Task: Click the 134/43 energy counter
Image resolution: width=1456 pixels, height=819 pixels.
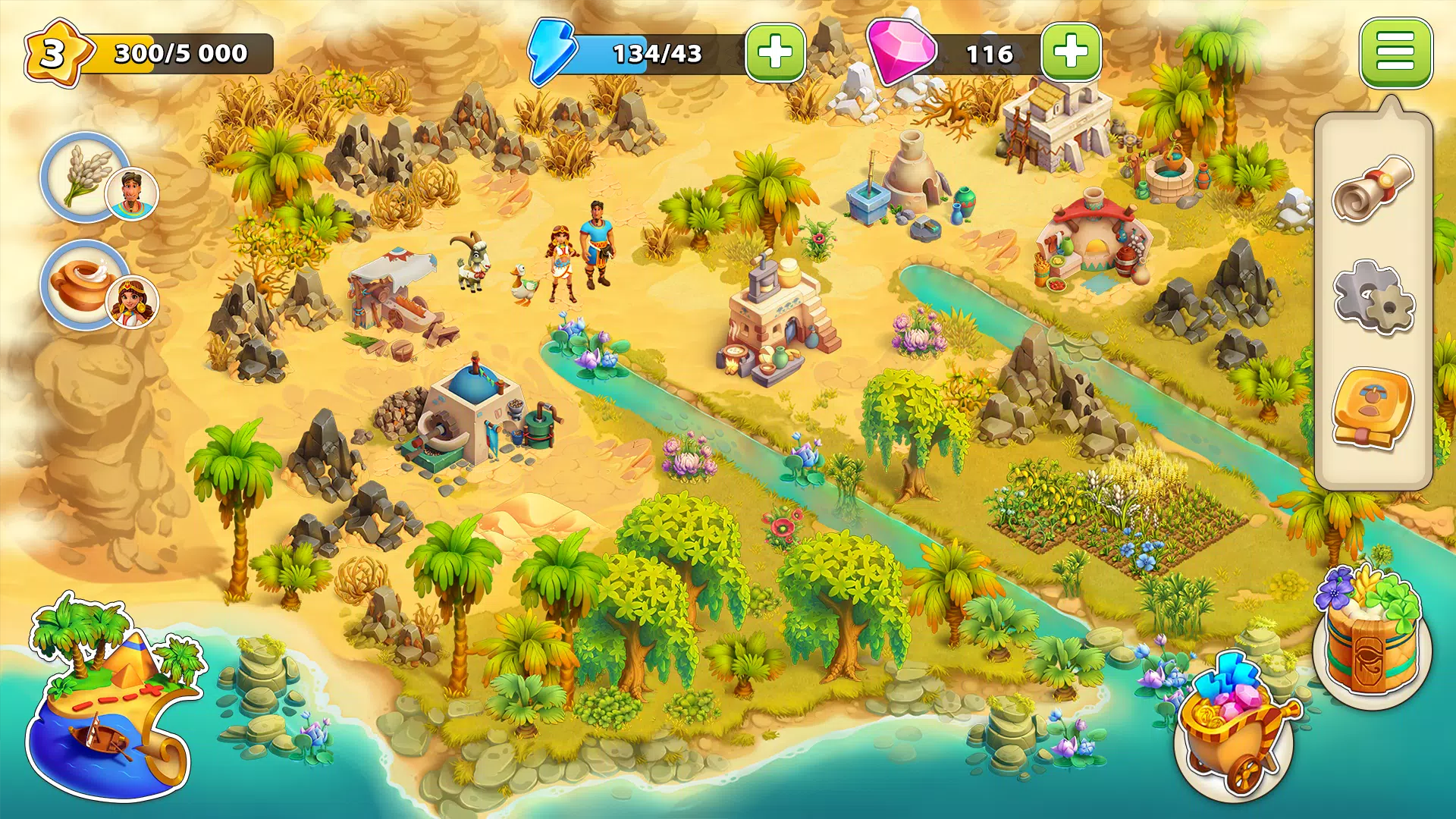Action: (x=656, y=53)
